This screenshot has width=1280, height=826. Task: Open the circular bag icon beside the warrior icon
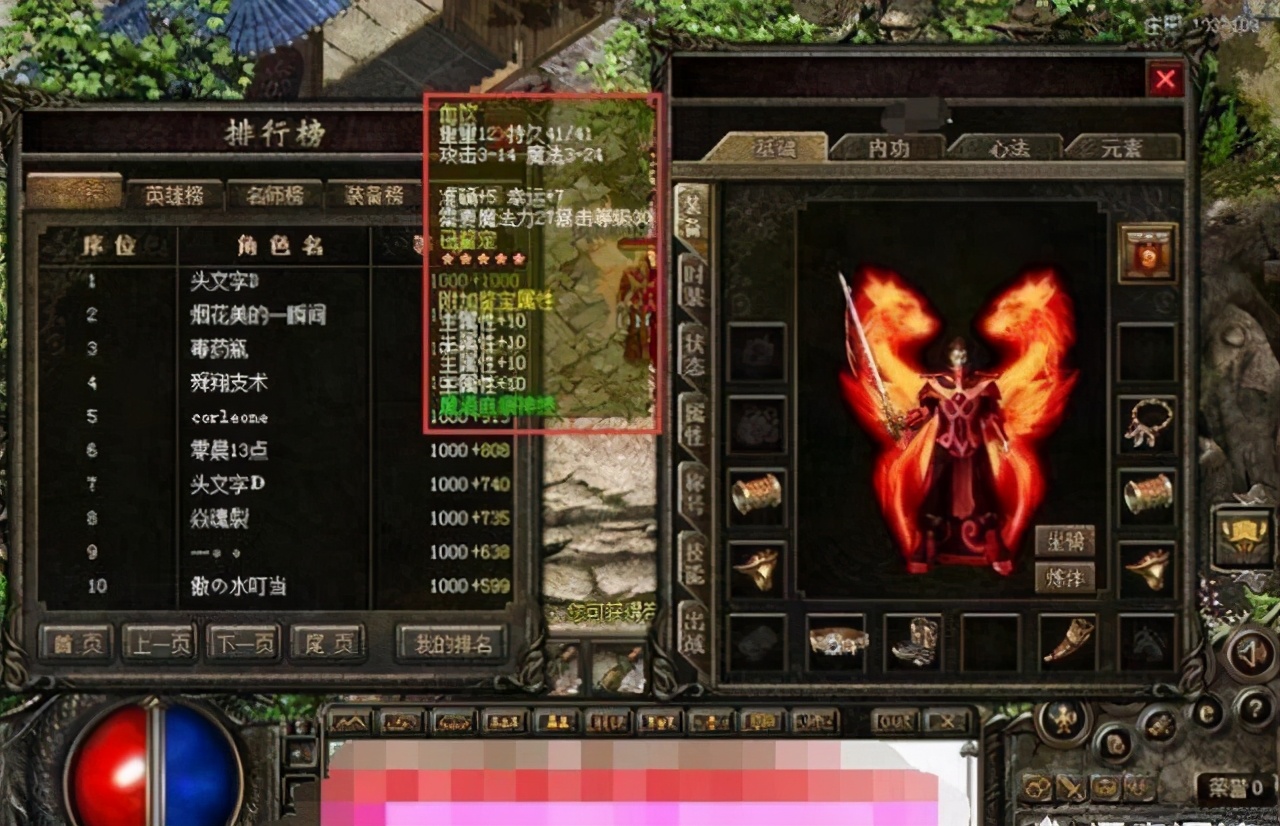click(x=1113, y=745)
